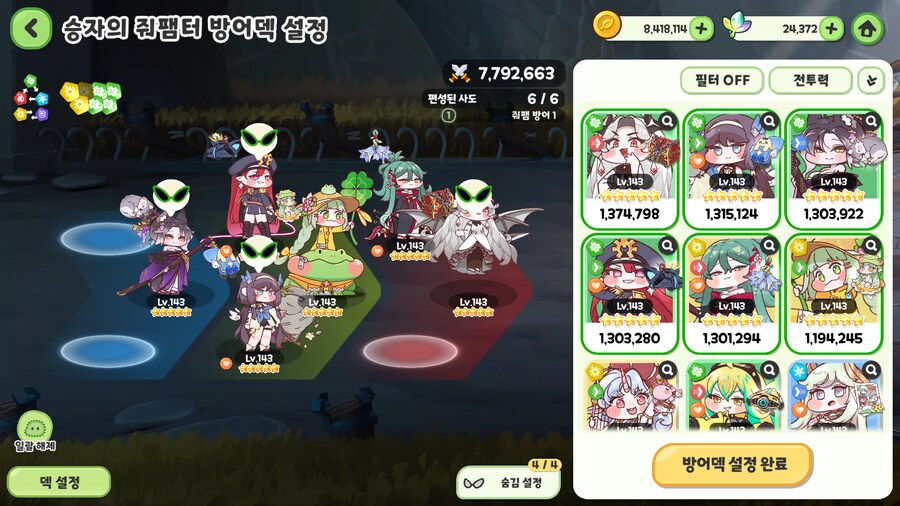The width and height of the screenshot is (900, 506).
Task: Choose the character card with 1,303,922 power
Action: (834, 166)
